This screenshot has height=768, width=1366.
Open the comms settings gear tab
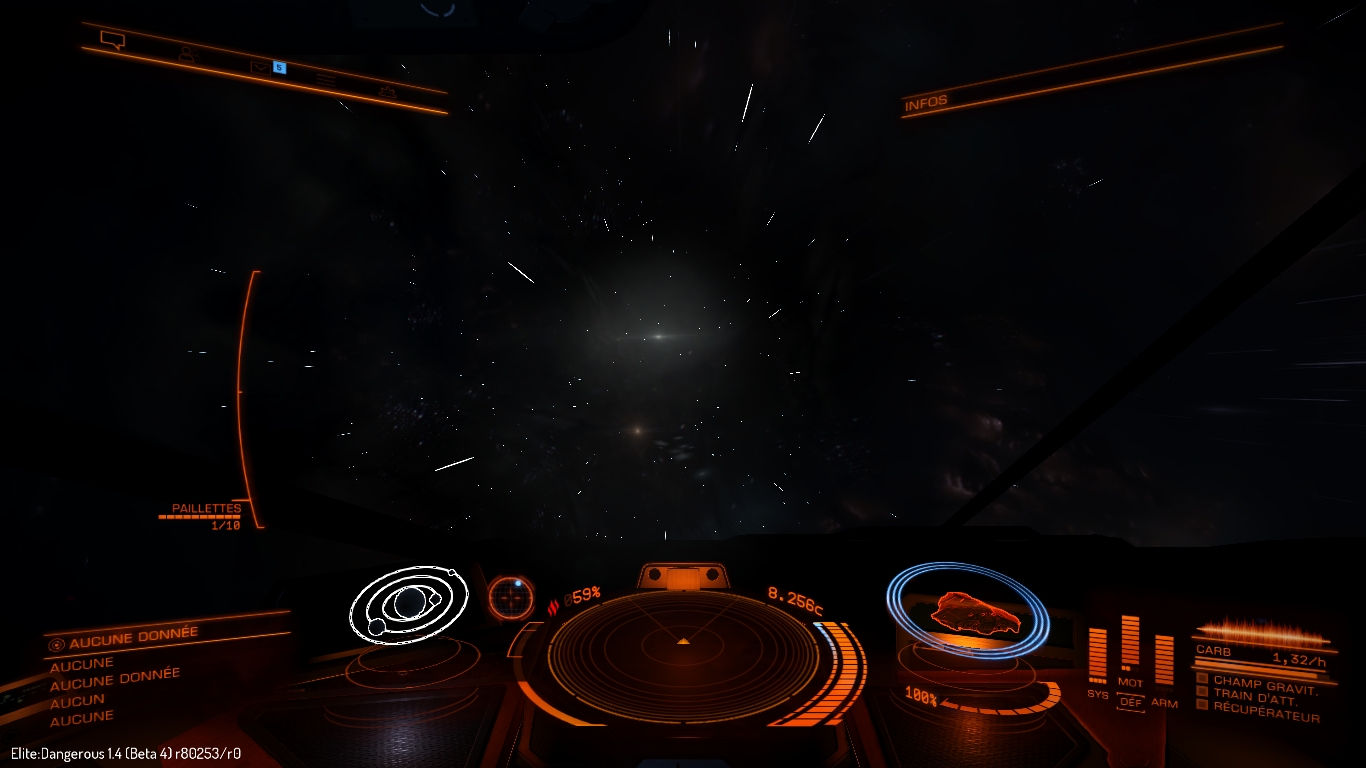click(x=387, y=92)
